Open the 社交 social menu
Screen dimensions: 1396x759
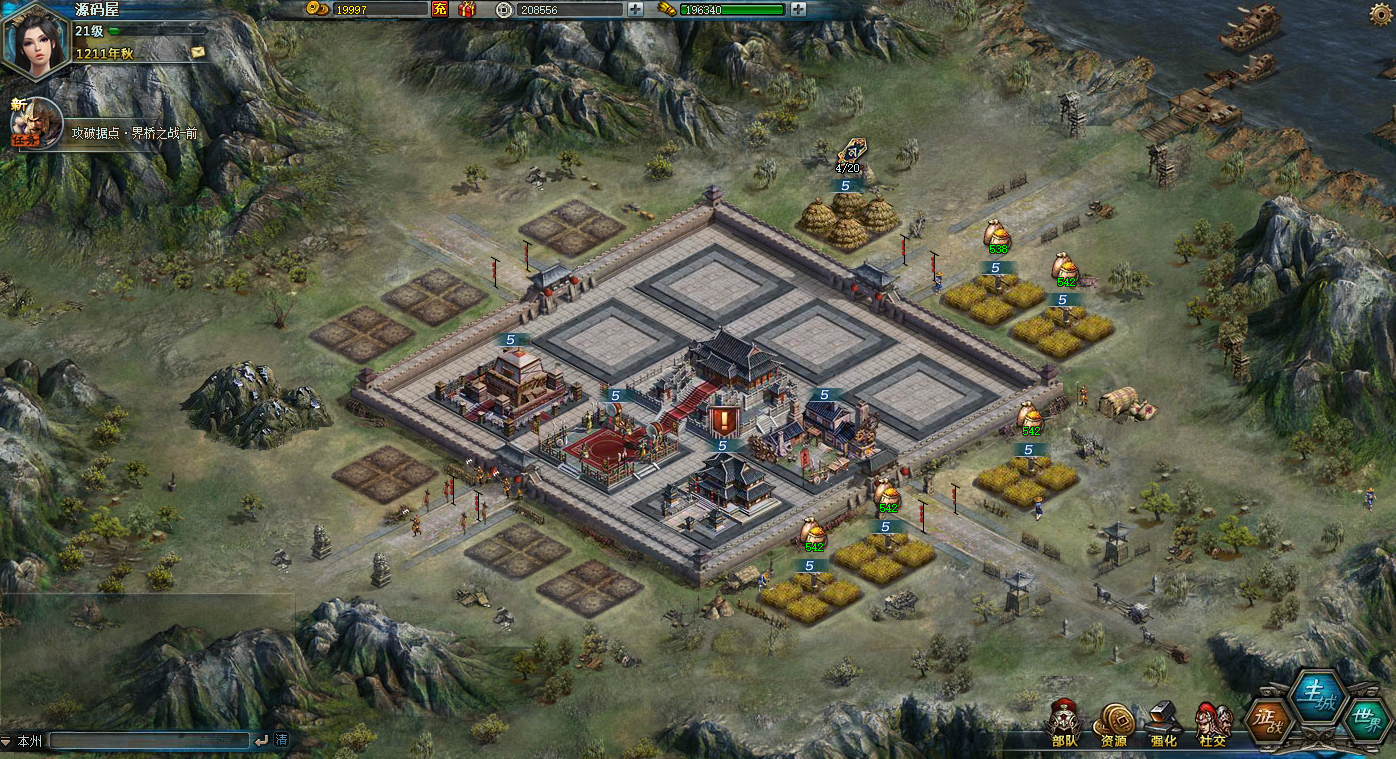click(1213, 724)
